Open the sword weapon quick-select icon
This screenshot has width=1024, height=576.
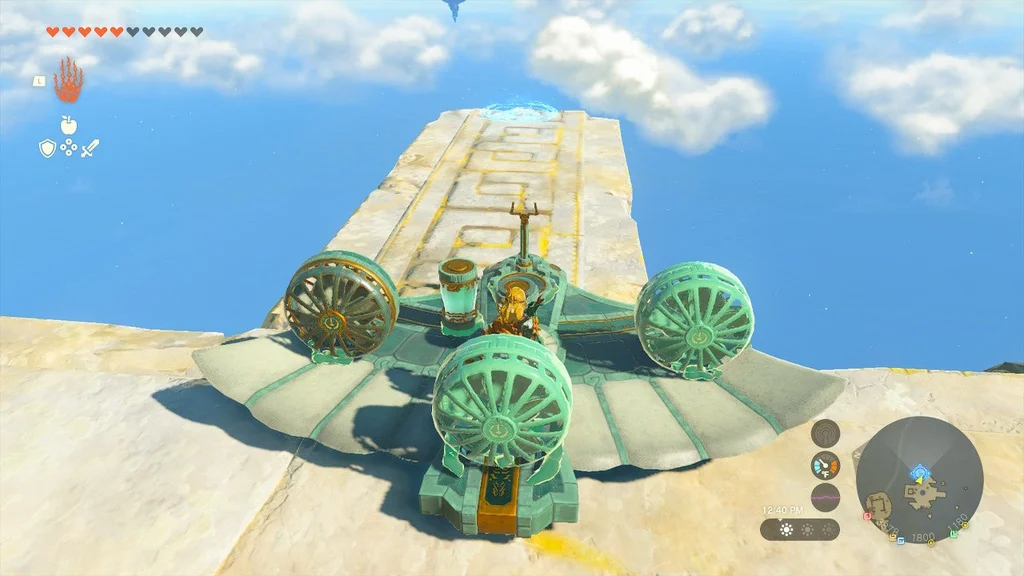pos(90,148)
